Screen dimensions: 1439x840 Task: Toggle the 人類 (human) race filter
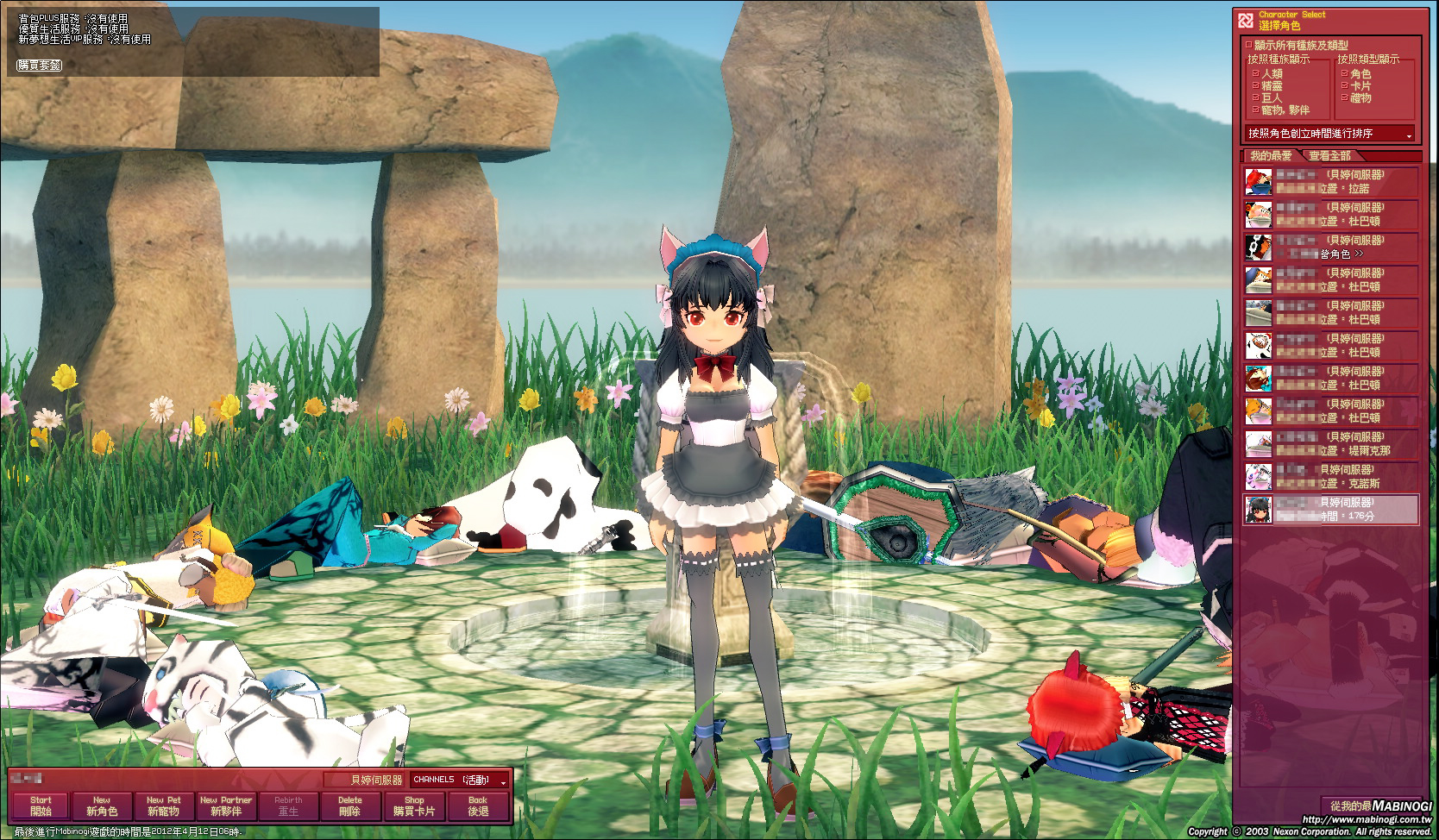click(x=1256, y=74)
